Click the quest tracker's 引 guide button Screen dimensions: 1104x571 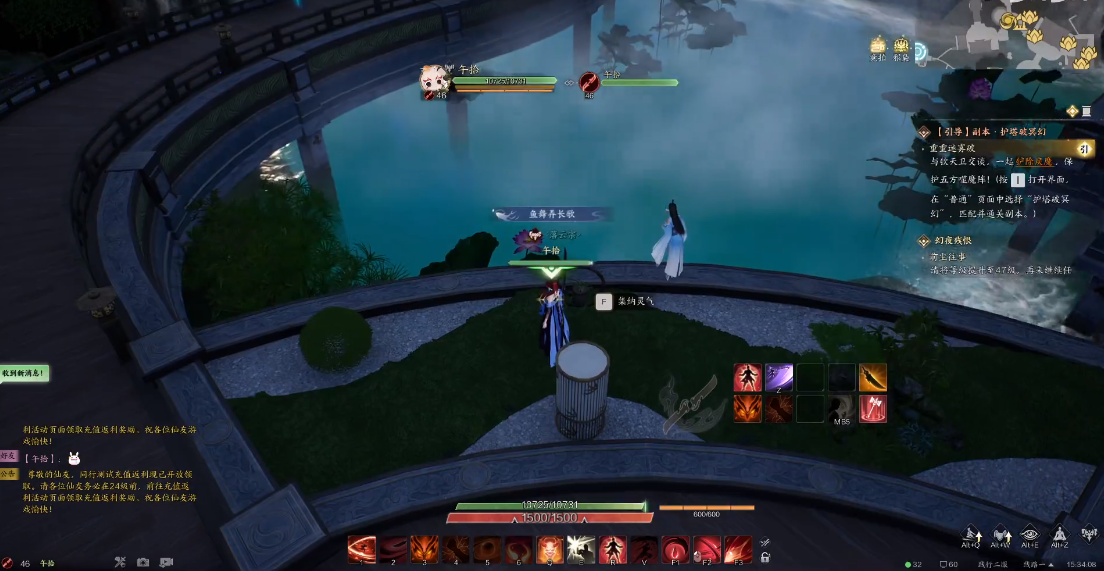point(1082,148)
